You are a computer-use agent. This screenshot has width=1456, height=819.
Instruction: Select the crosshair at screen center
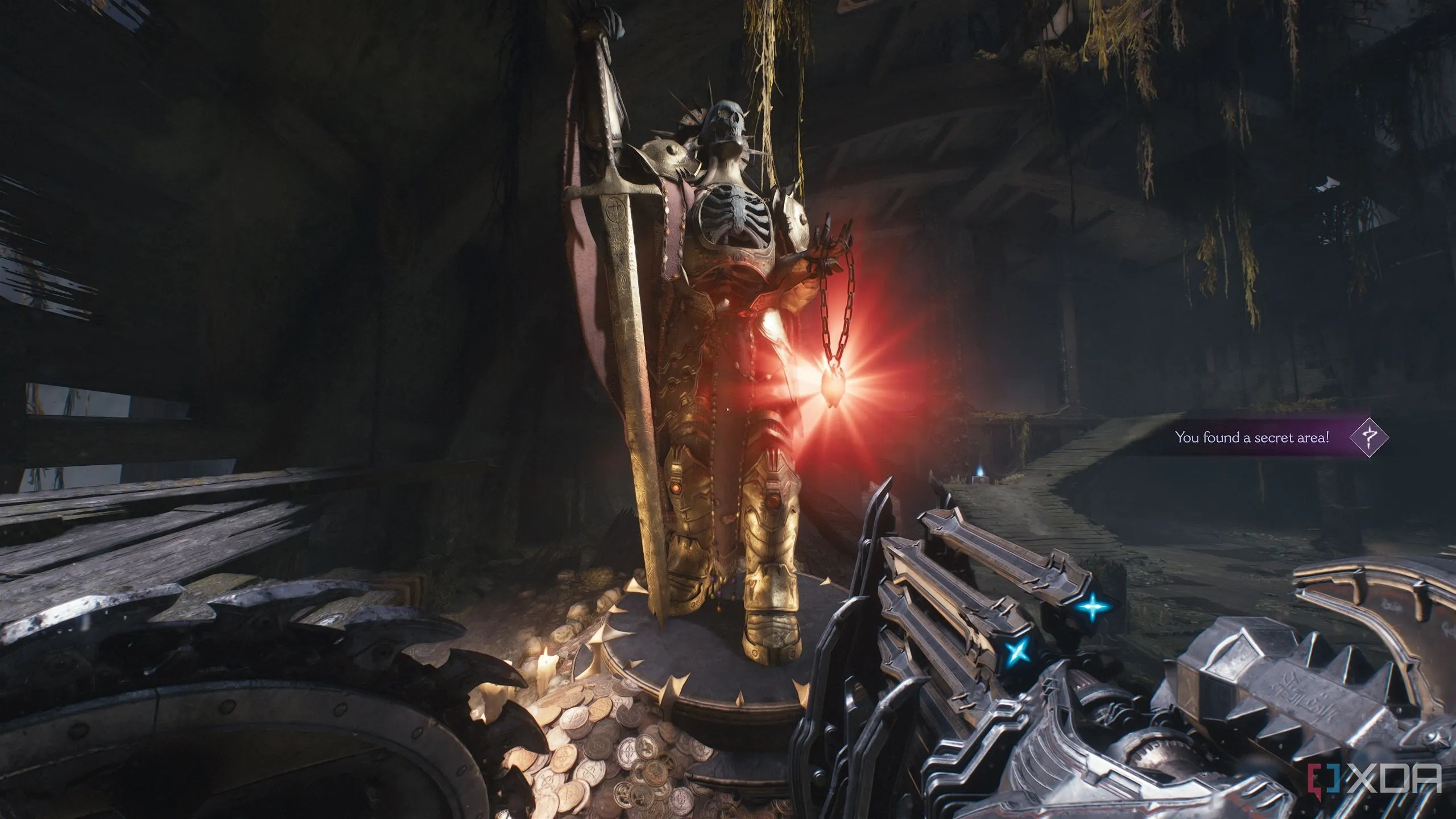[728, 411]
